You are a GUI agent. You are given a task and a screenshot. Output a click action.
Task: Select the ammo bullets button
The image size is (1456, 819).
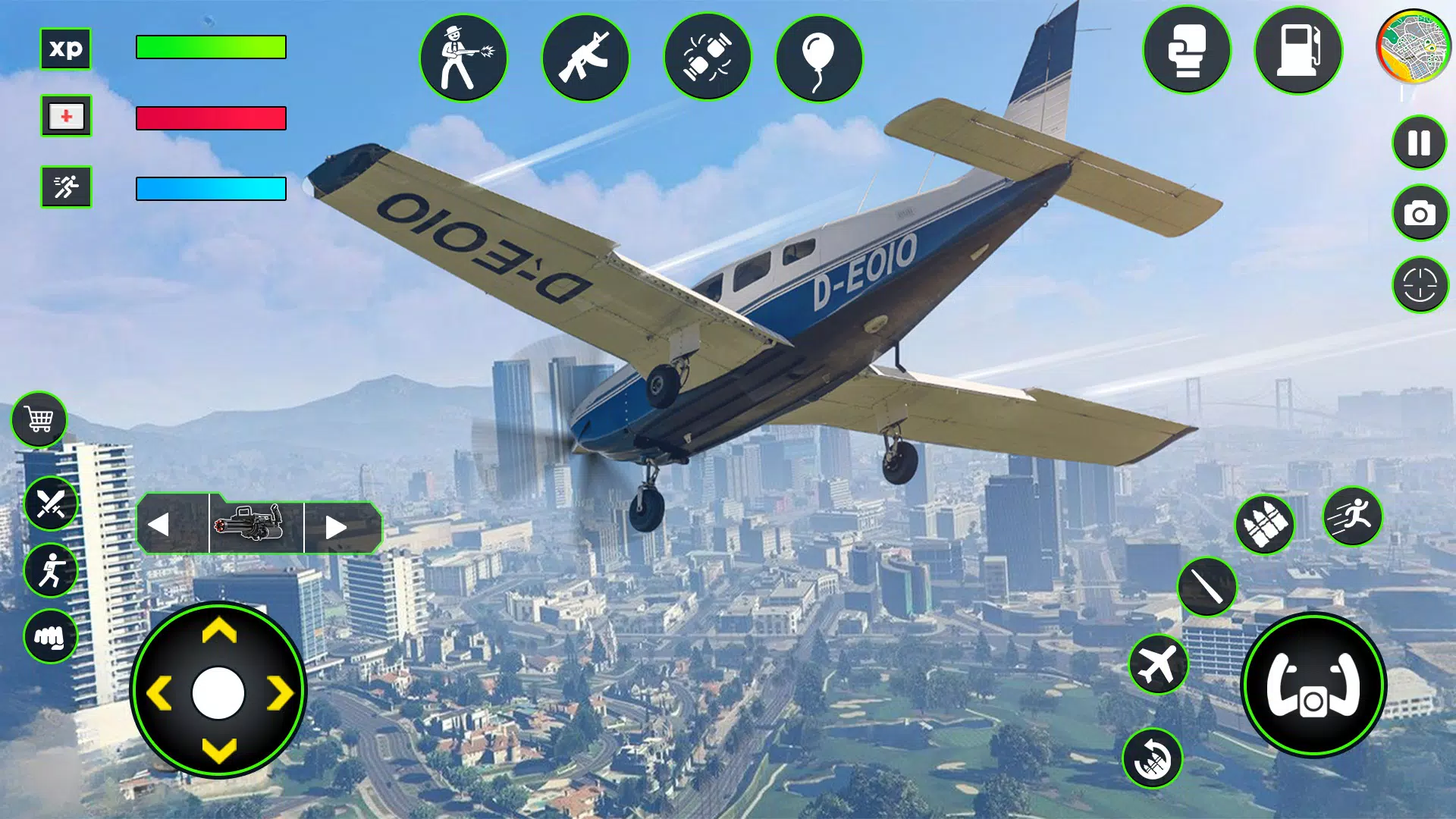[x=1263, y=525]
